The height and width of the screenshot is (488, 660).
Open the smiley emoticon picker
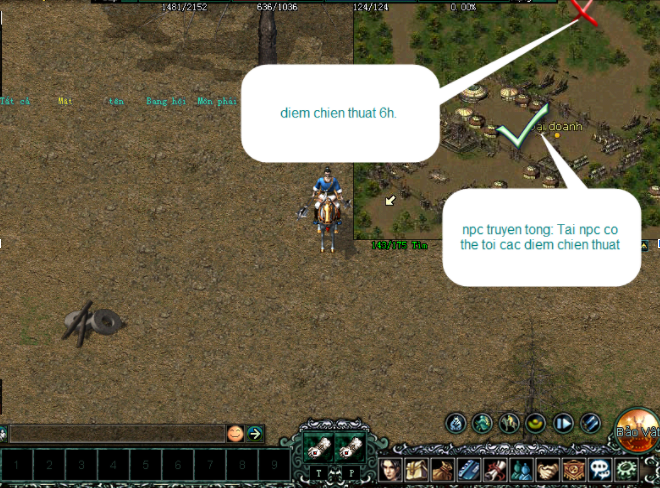(235, 434)
